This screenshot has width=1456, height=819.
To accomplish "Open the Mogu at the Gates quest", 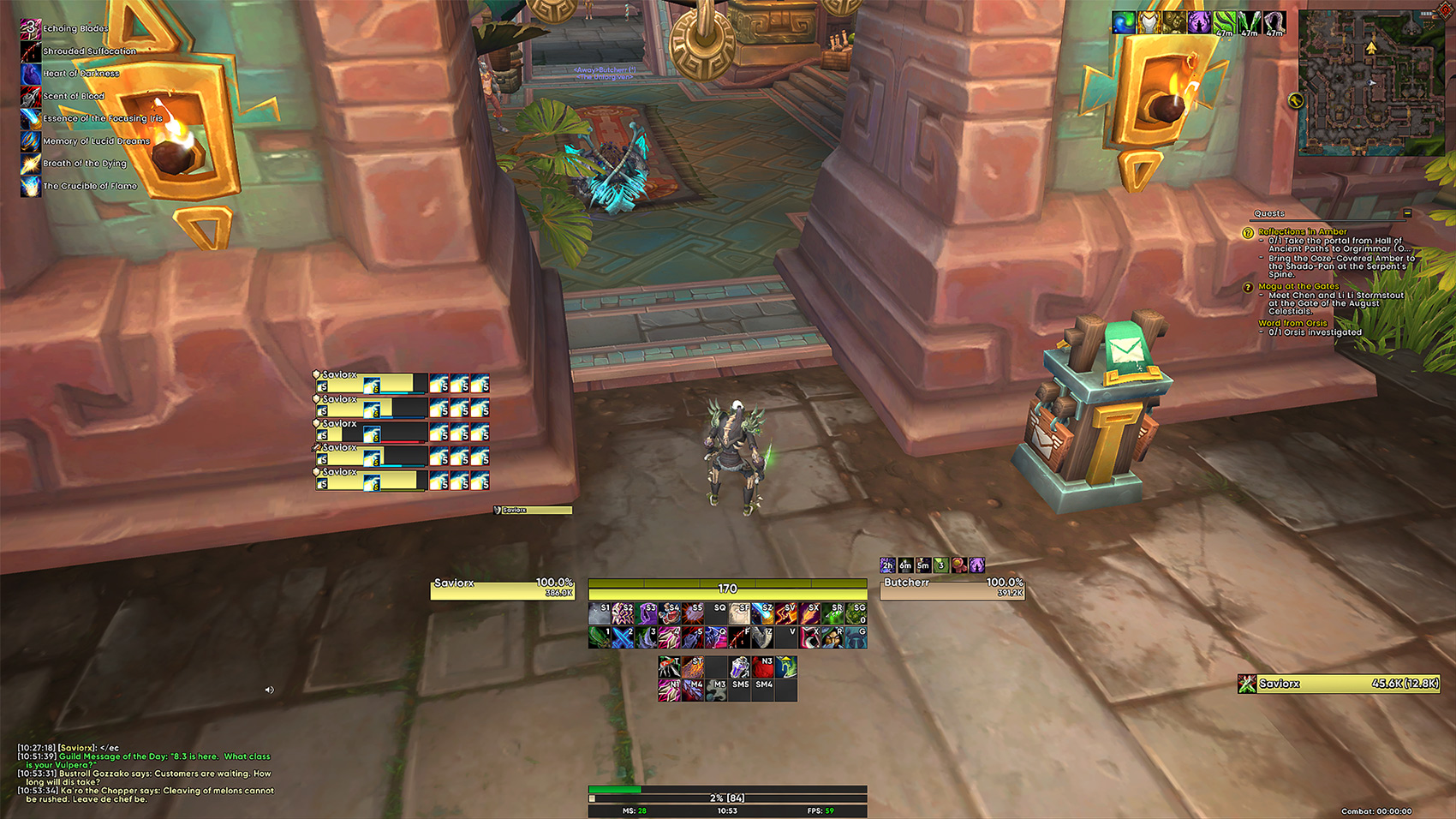I will 1298,286.
